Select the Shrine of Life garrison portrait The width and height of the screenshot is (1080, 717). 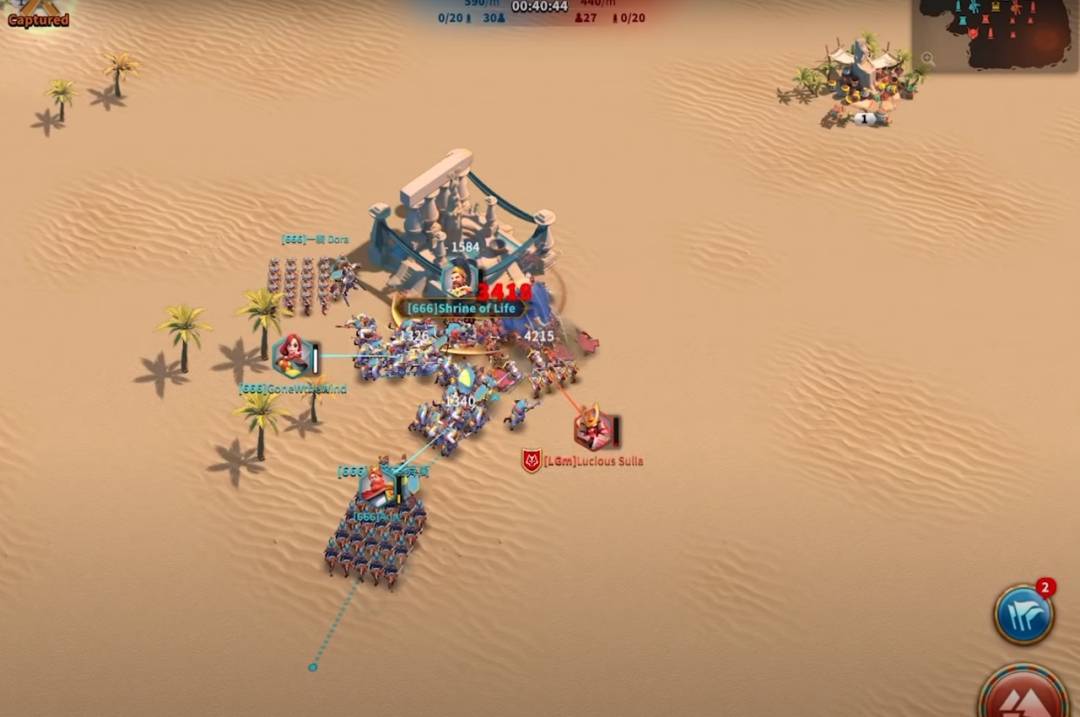point(459,280)
